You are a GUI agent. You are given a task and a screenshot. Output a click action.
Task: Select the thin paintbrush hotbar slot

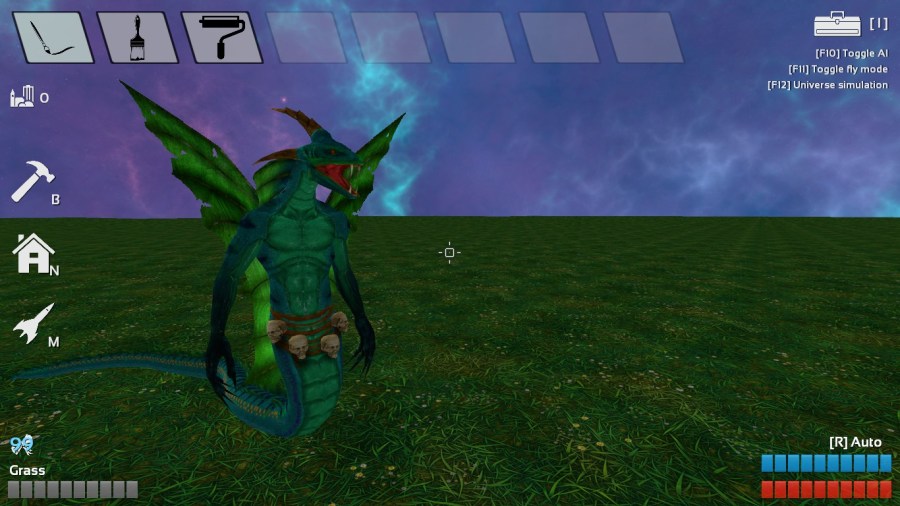[53, 38]
